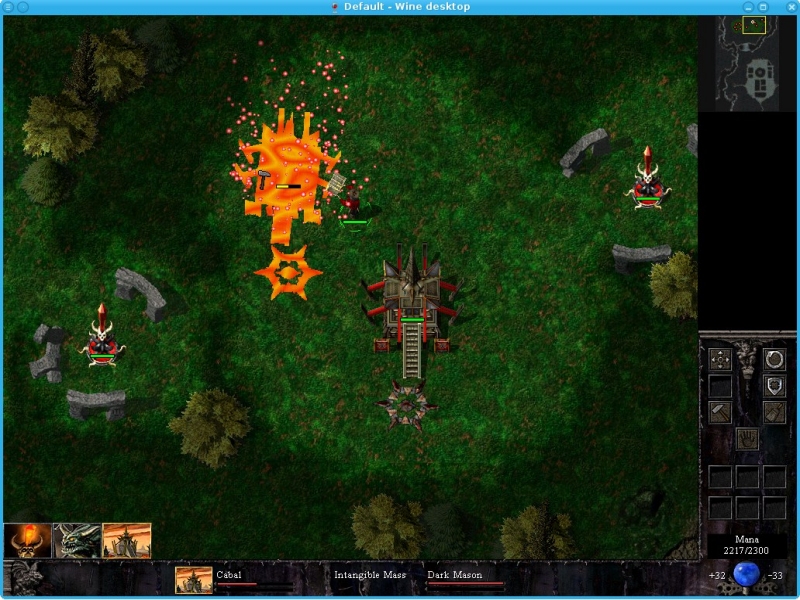Minimize the Wine desktop window

tap(747, 7)
